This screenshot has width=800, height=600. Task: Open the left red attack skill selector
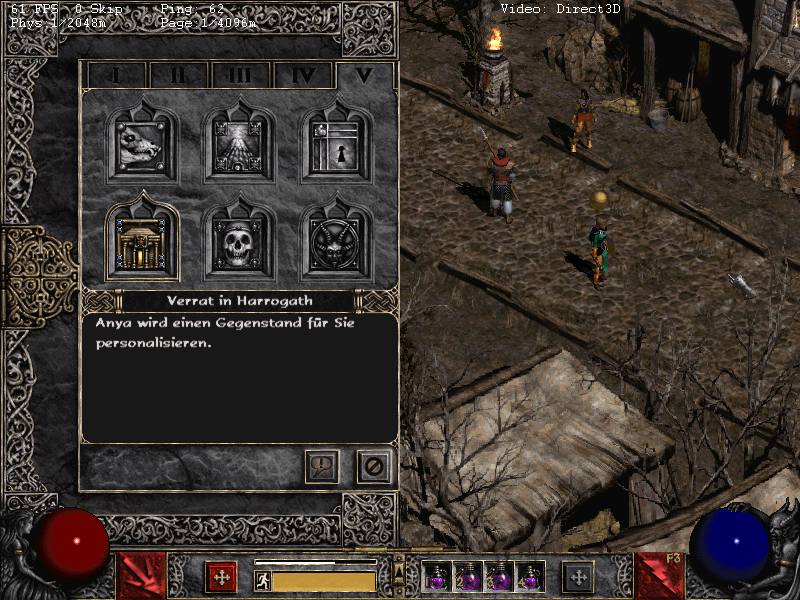click(x=142, y=576)
